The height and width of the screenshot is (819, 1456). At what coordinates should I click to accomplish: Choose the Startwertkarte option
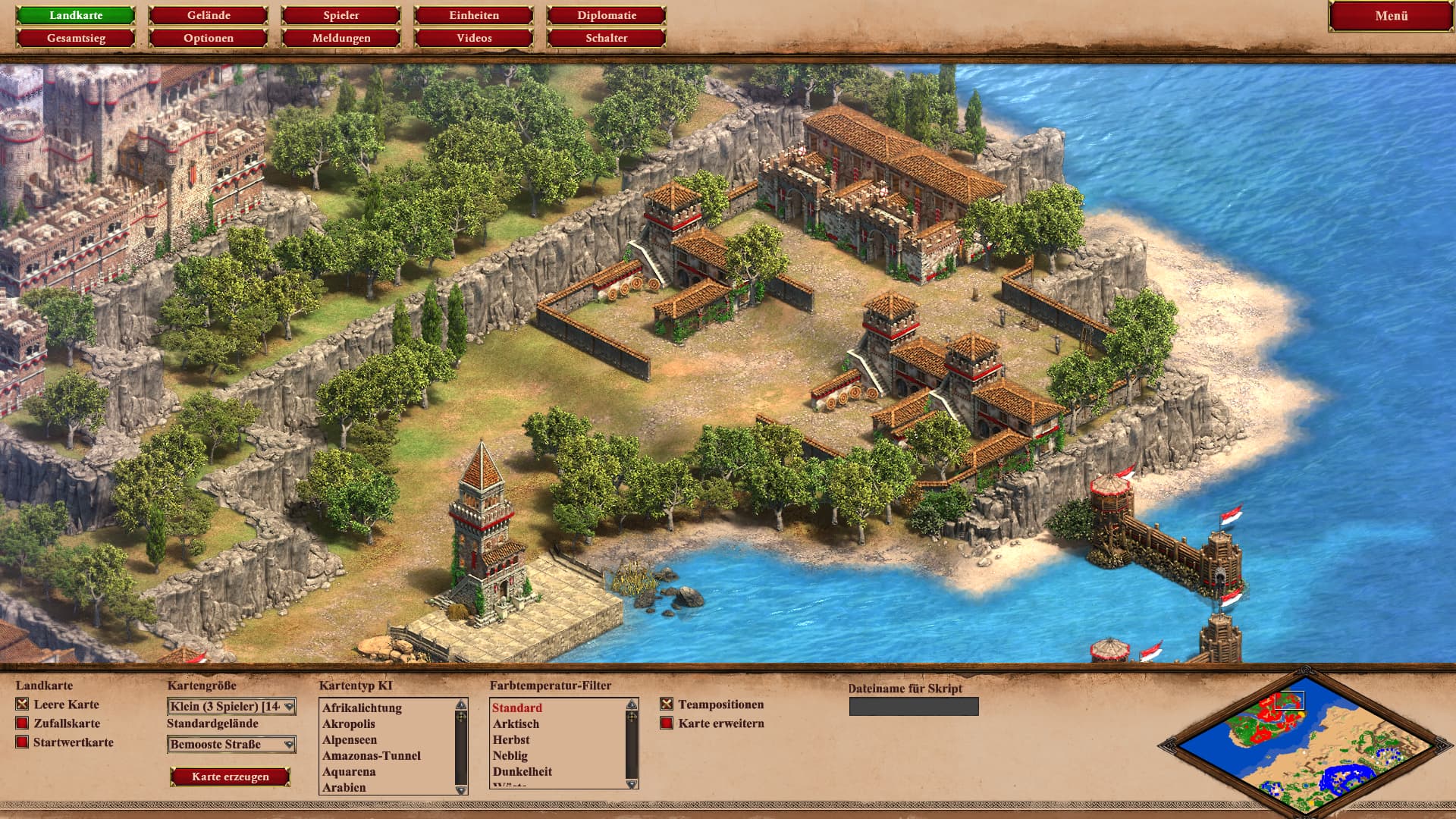coord(22,742)
